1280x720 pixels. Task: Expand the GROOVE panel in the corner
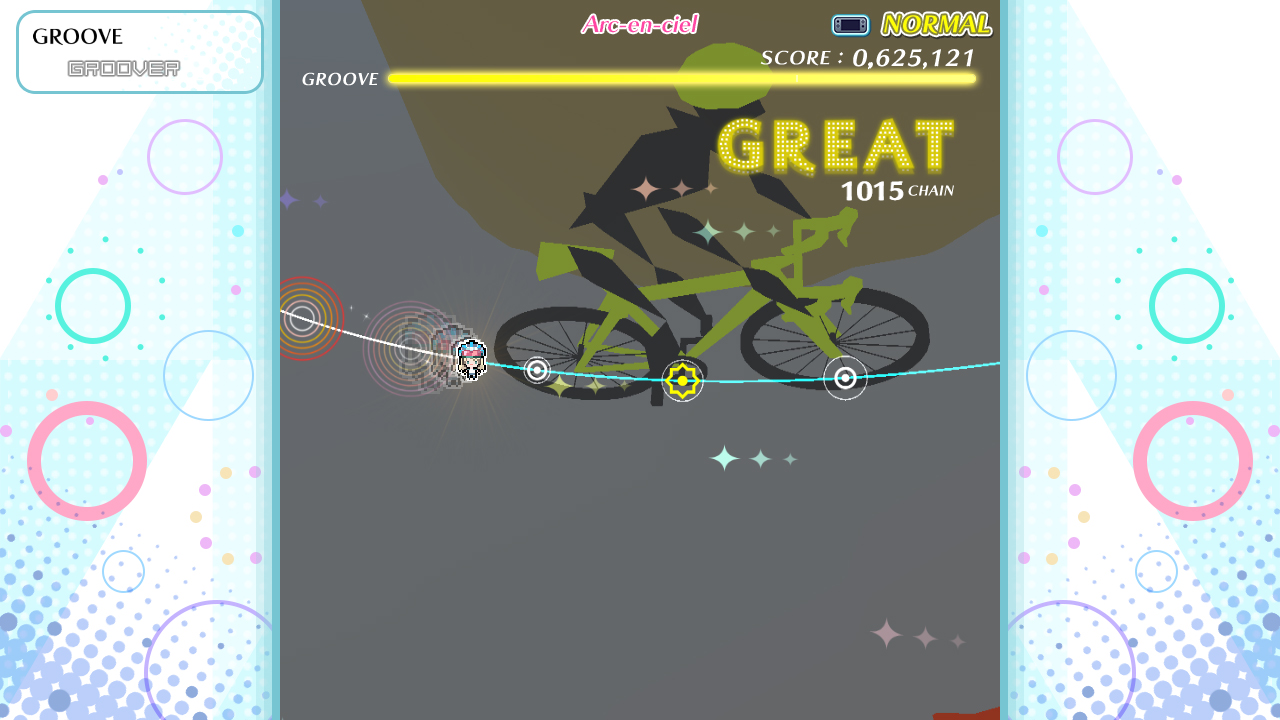pyautogui.click(x=139, y=51)
